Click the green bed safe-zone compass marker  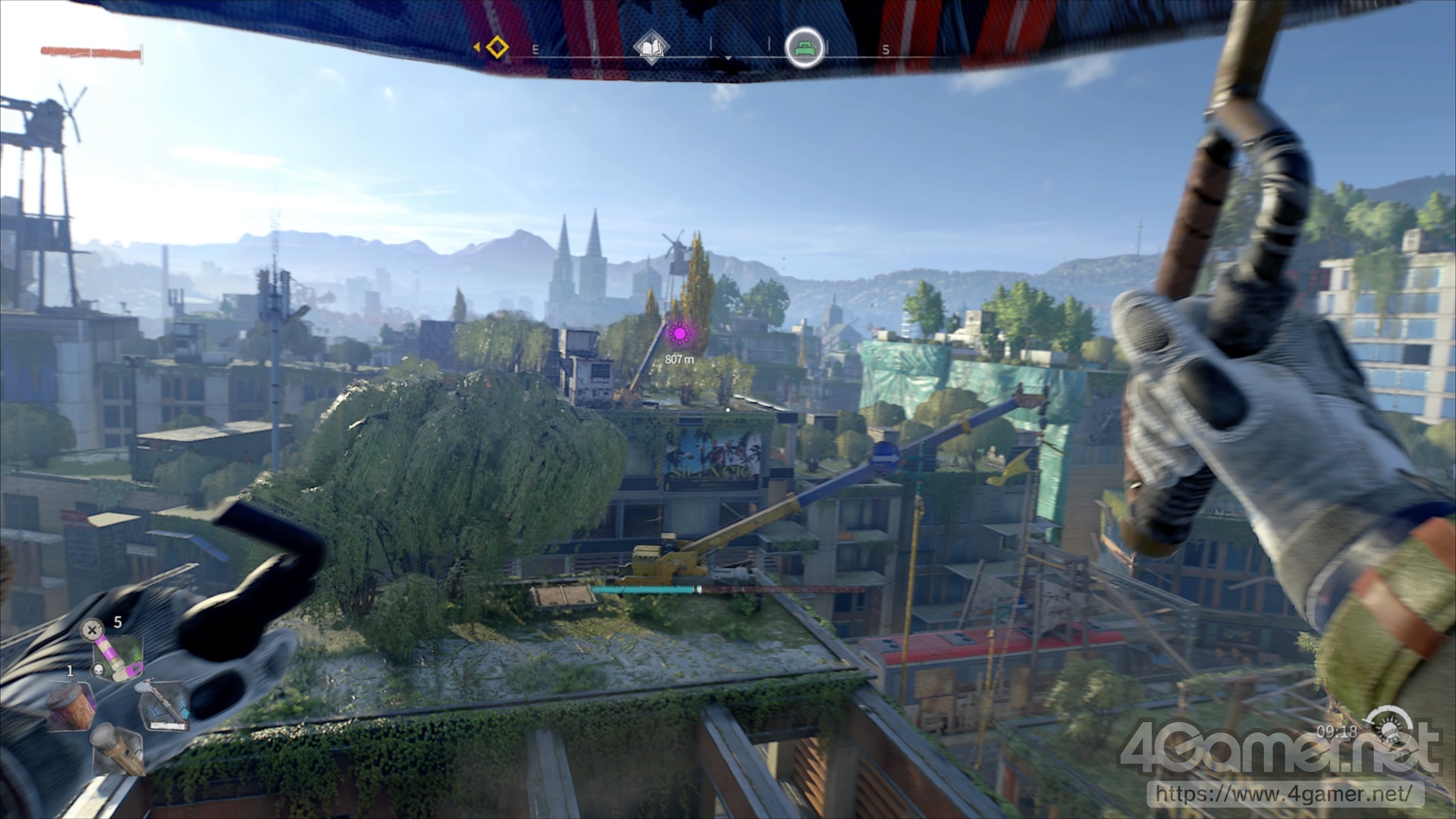[804, 49]
